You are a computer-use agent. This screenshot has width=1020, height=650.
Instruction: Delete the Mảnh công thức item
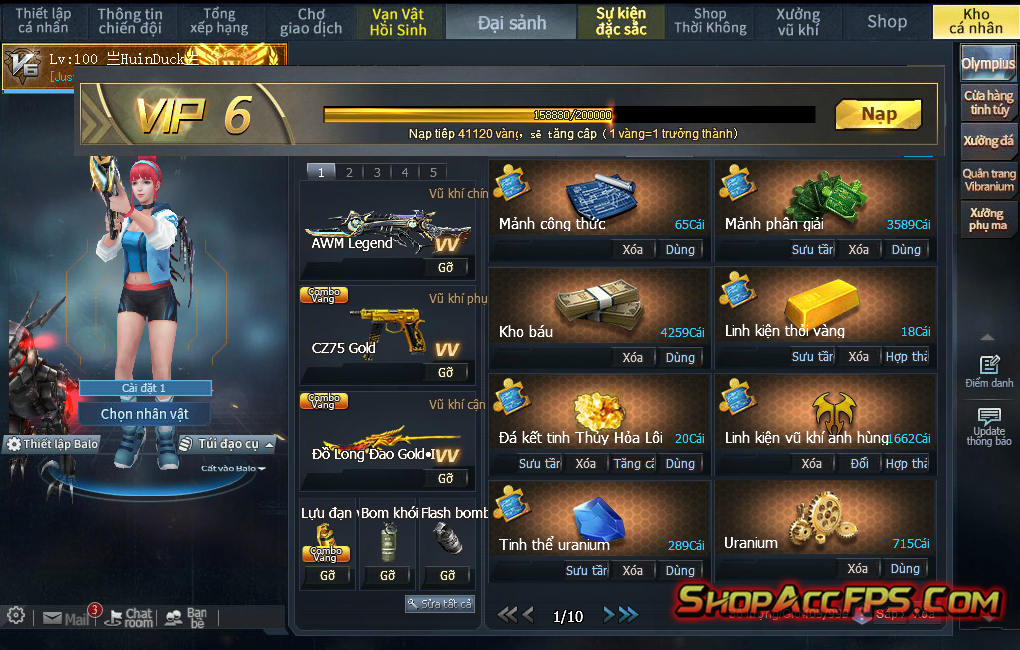(632, 249)
